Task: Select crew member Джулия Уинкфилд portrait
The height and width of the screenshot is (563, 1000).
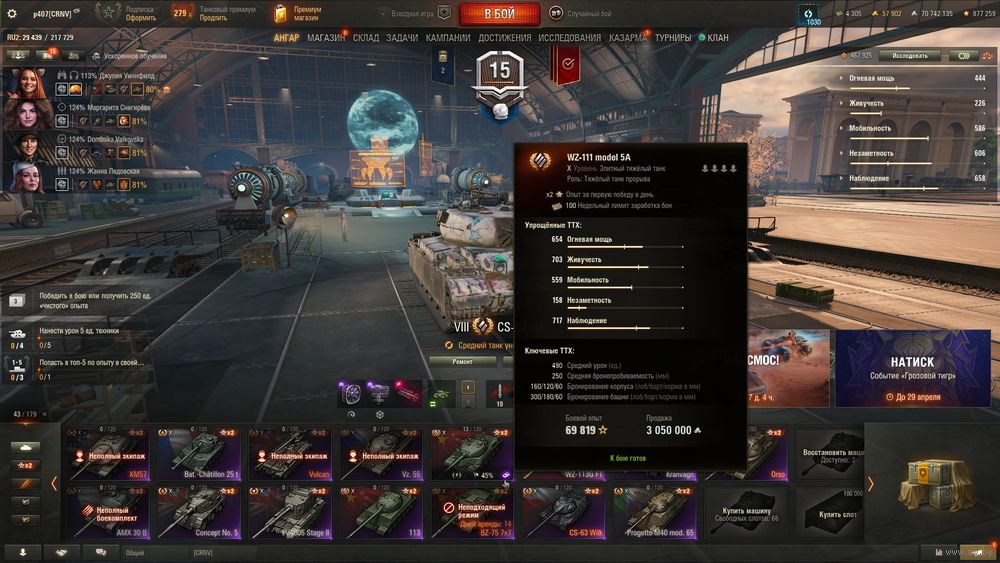Action: (28, 82)
